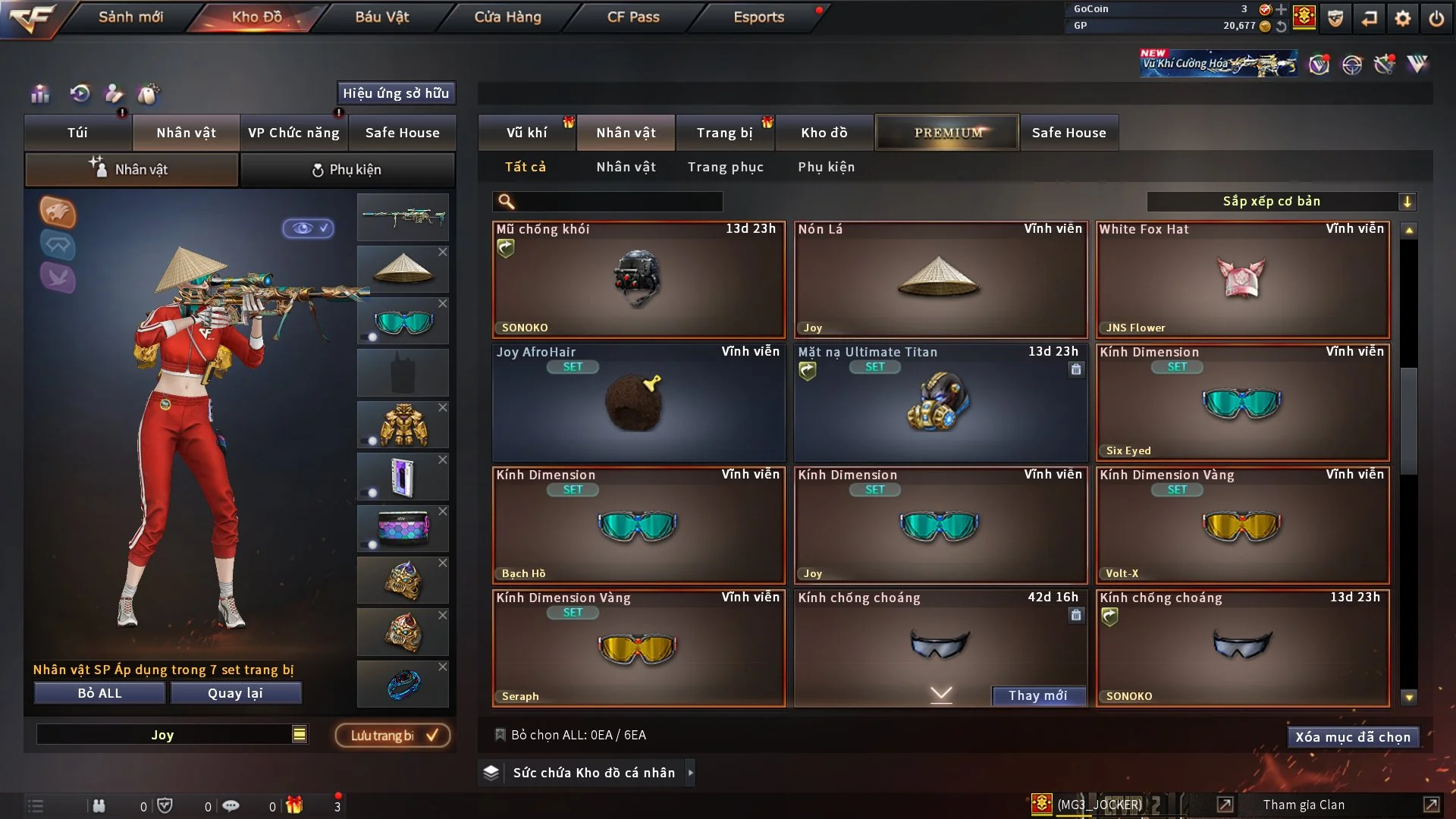Open the Hiệu ứng sở hữu panel

396,93
